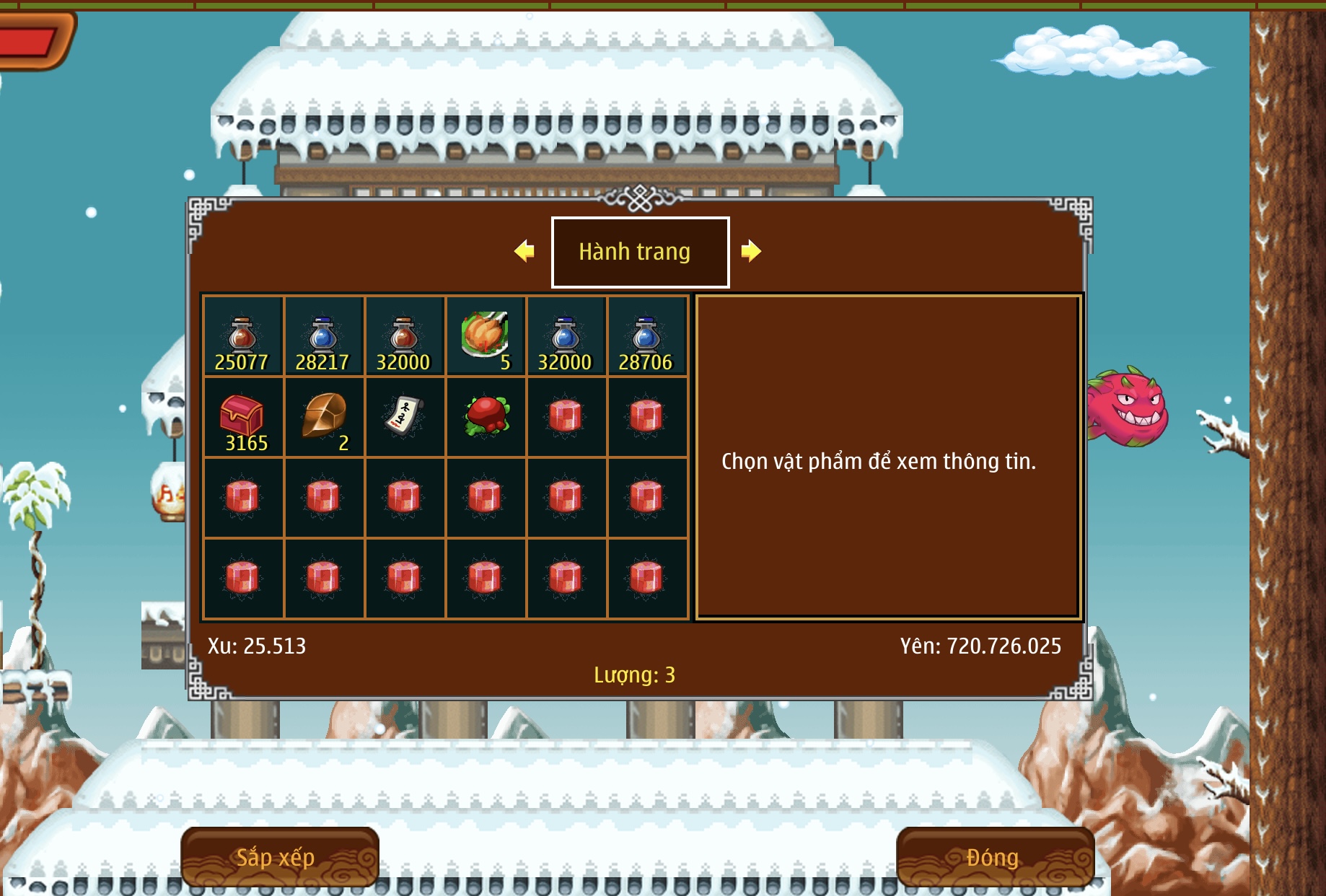Select the brown ore stone item
1326x896 pixels.
(324, 416)
